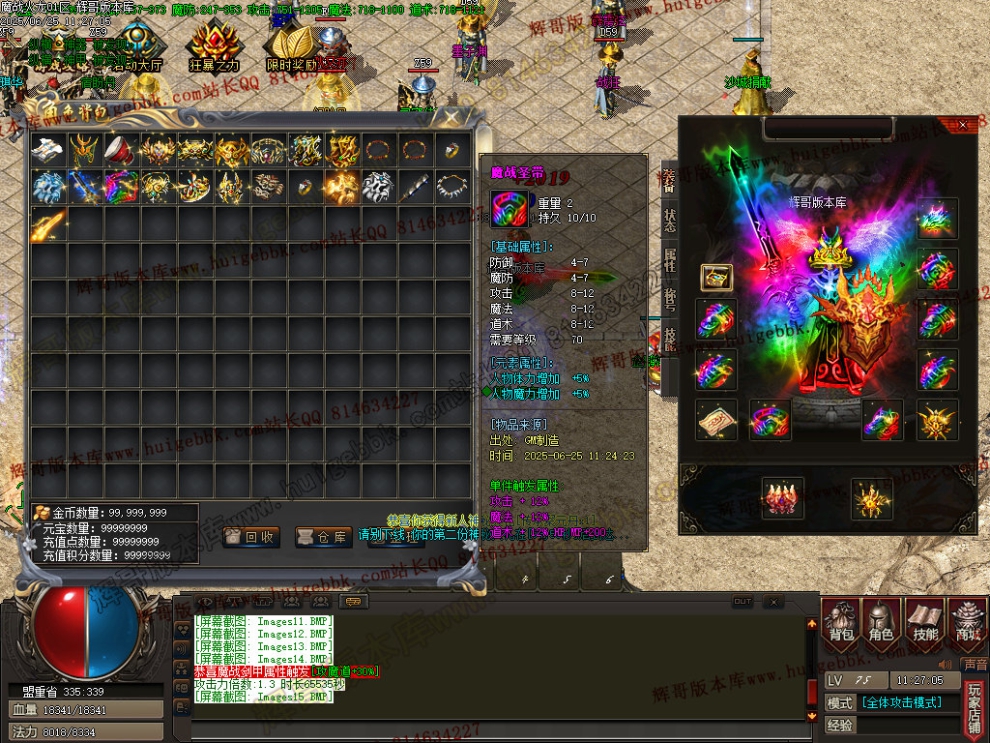
Task: Toggle the 全体攻击模式 attack mode
Action: click(x=902, y=703)
